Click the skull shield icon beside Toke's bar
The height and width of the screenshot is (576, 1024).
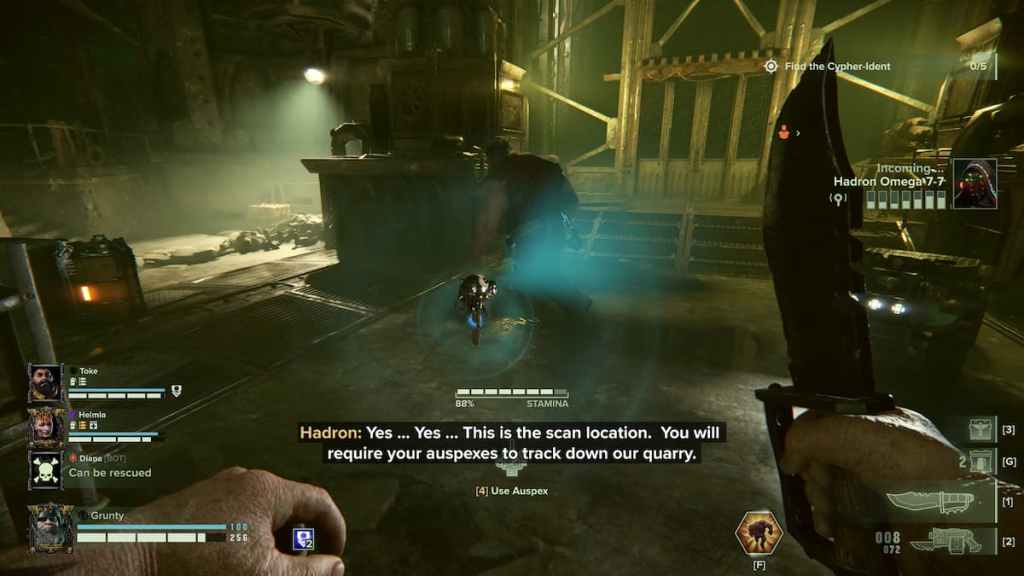click(176, 391)
